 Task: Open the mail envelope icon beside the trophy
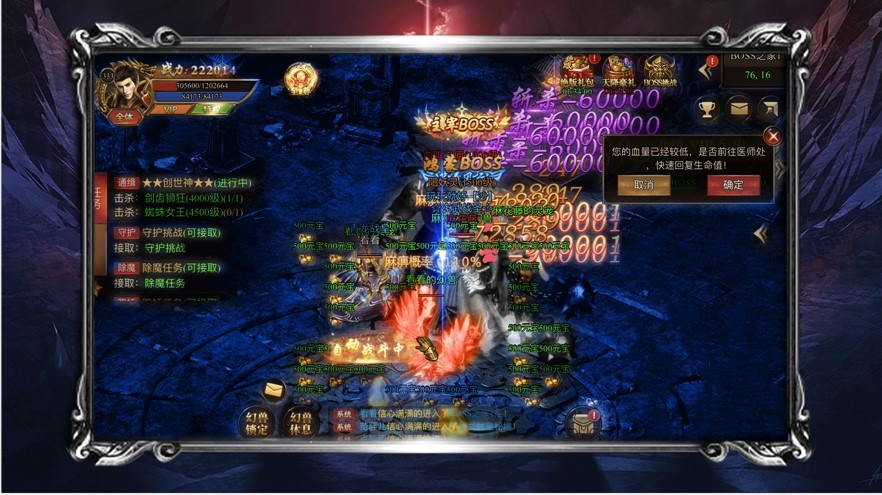[740, 107]
